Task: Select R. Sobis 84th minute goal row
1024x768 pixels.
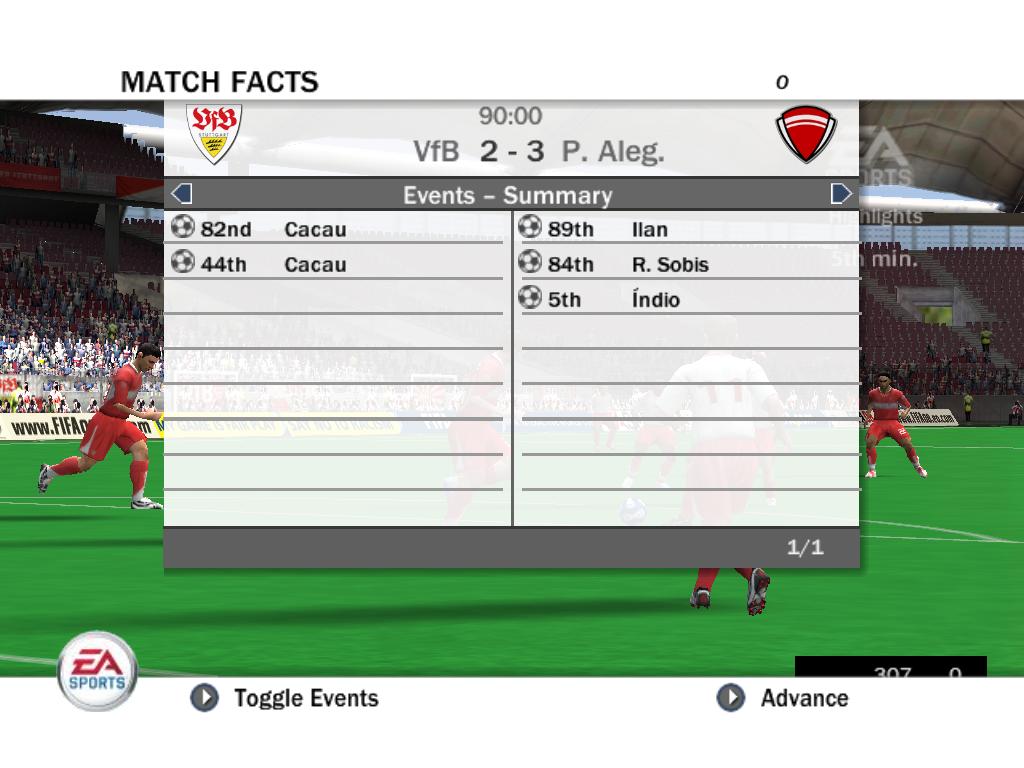Action: point(688,264)
